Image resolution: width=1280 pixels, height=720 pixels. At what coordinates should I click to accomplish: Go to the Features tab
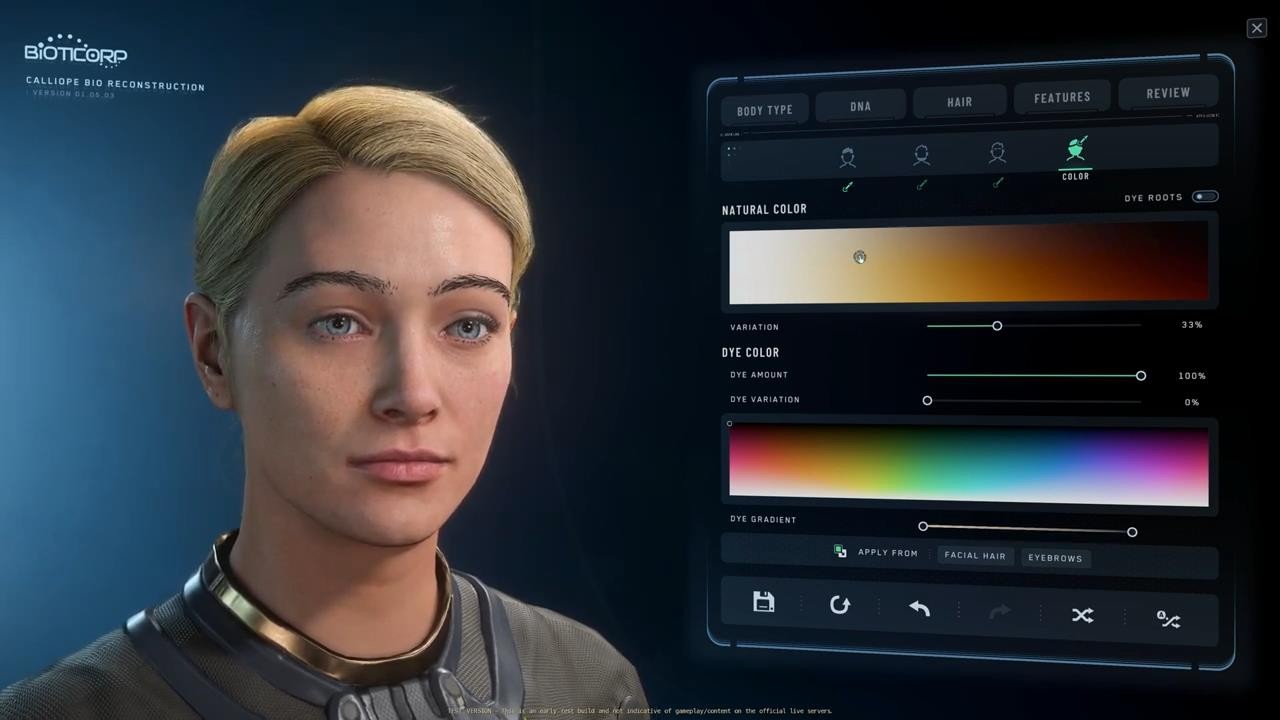[1062, 97]
